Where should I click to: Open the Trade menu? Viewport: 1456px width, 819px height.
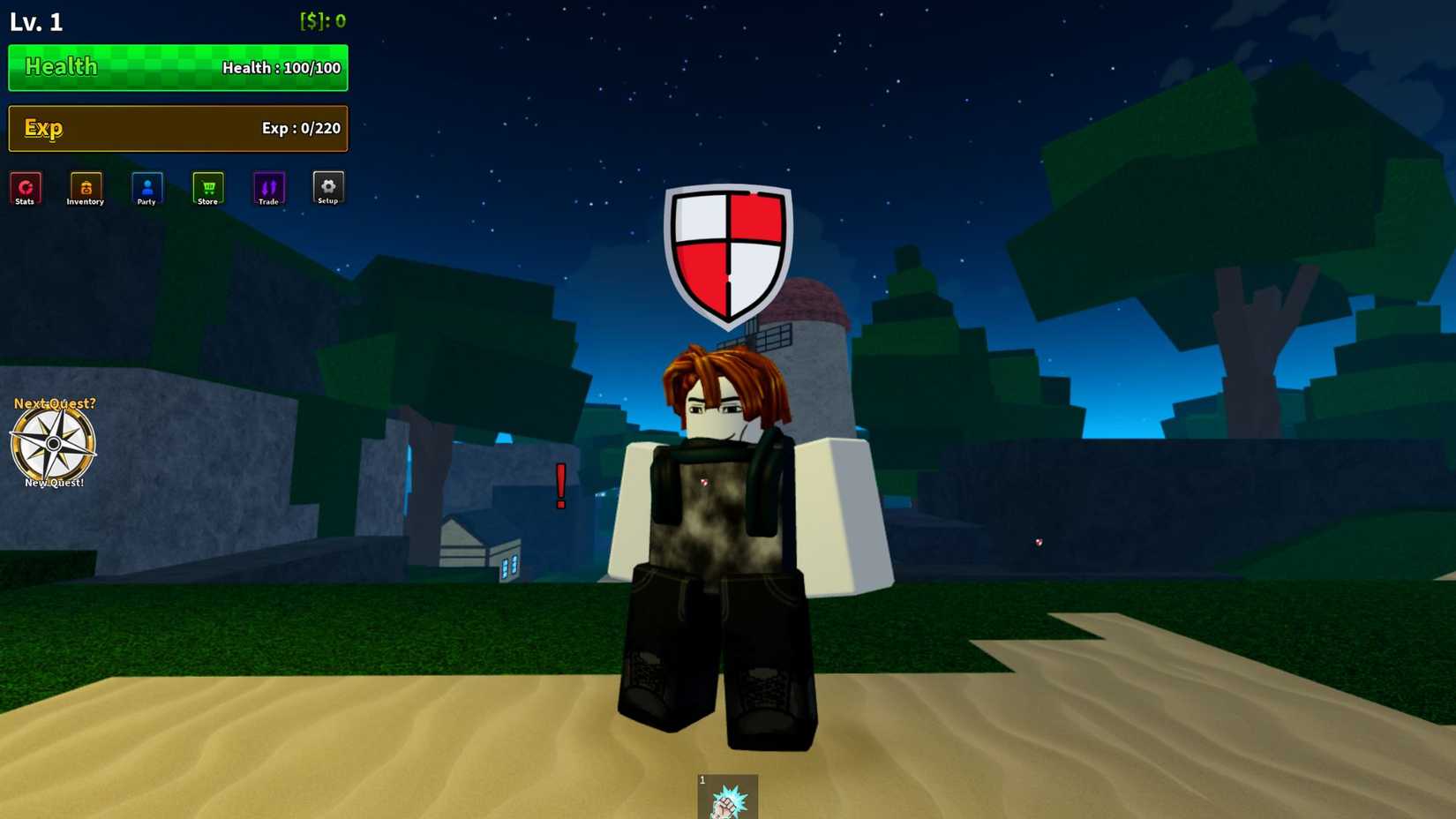269,189
